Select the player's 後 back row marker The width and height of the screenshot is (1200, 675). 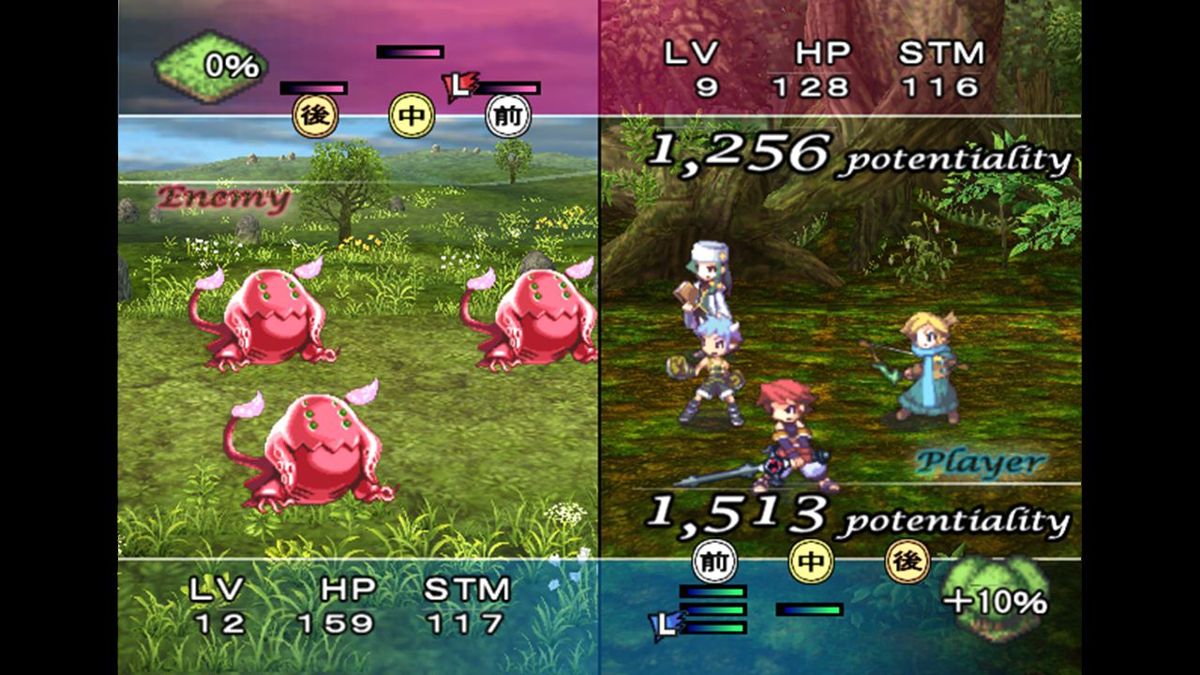[x=907, y=561]
